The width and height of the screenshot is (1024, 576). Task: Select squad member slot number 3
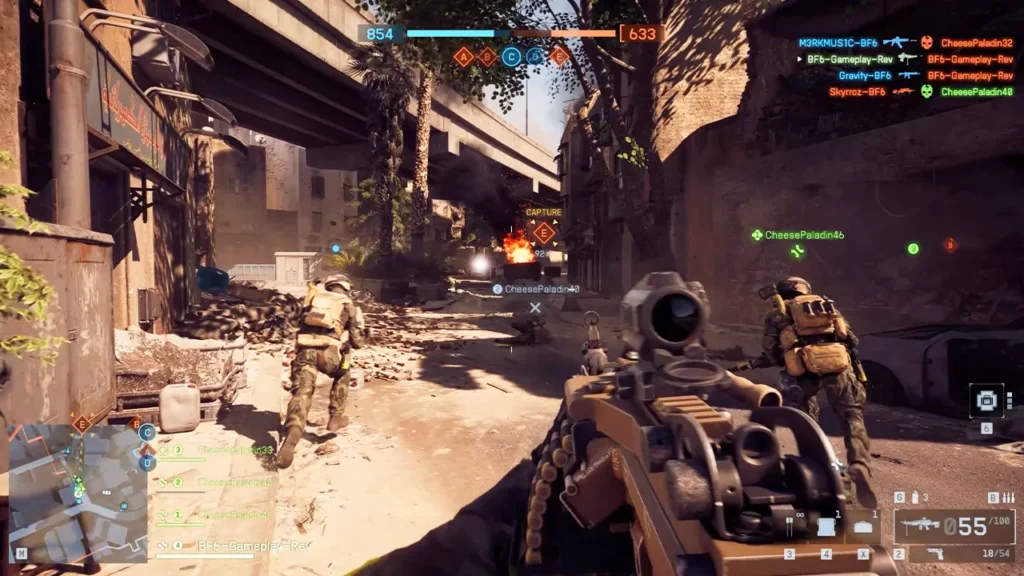178,451
